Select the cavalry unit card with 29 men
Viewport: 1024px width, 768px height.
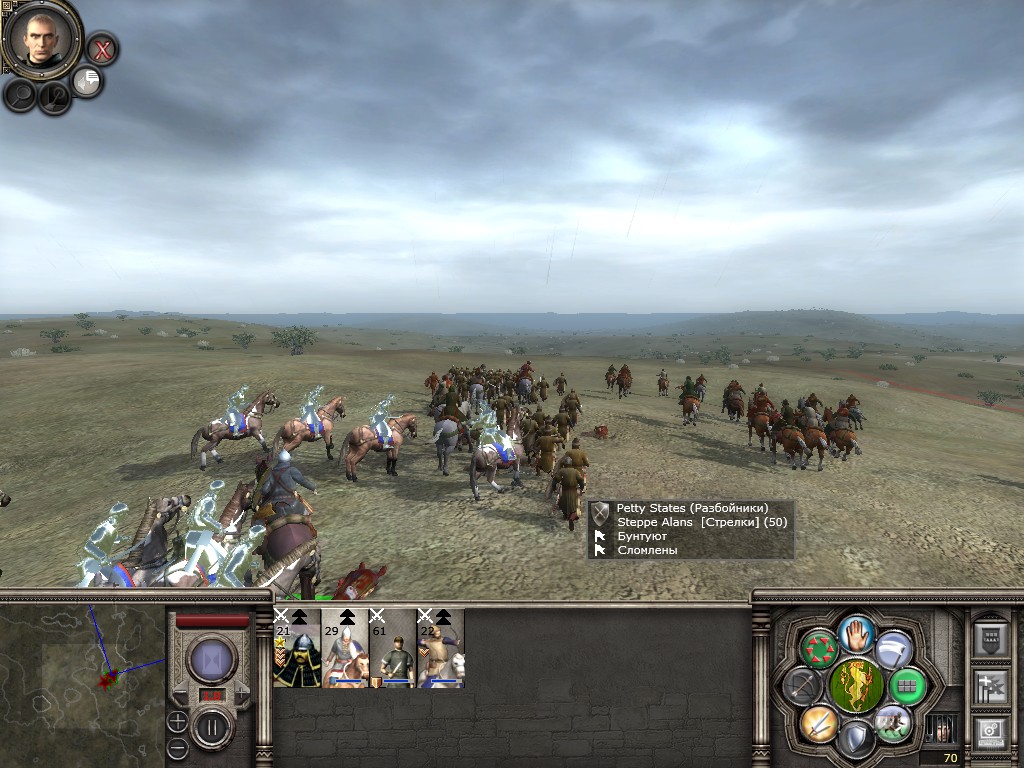coord(345,648)
